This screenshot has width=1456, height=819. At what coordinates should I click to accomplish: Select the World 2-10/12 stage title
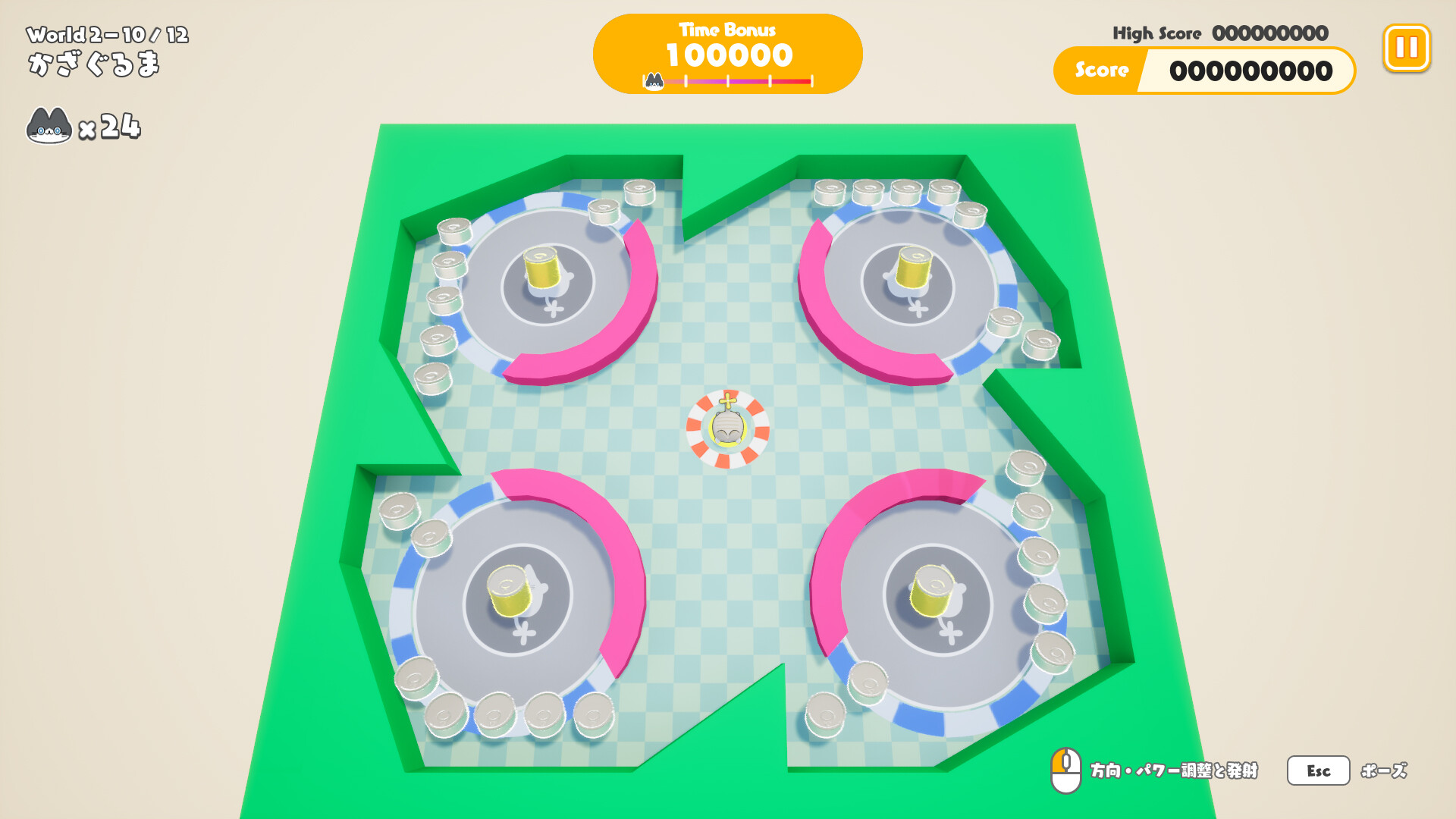tap(106, 33)
